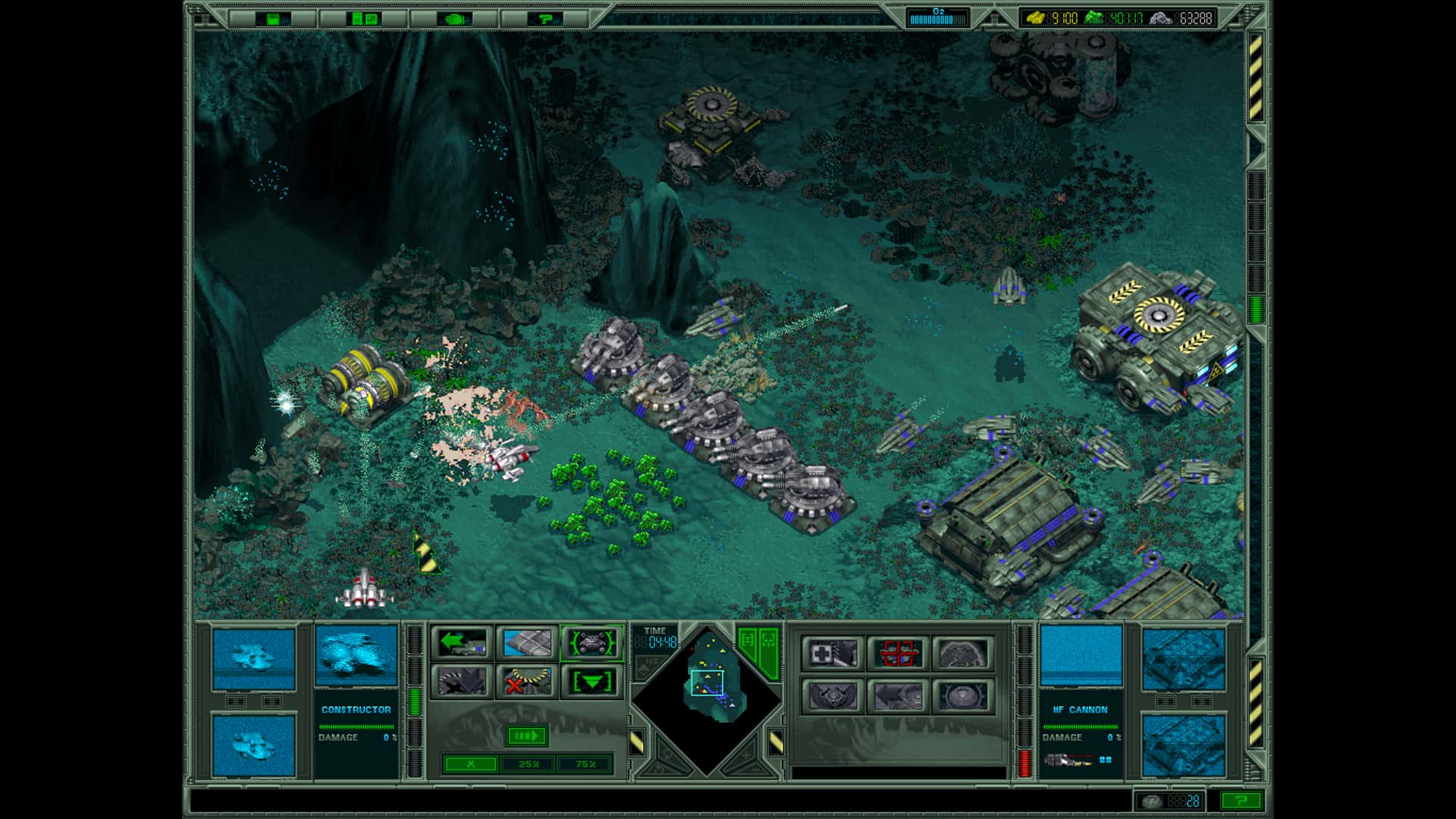Click the green damage progress bar for HF Cannon
This screenshot has height=819, width=1456.
(x=1081, y=726)
